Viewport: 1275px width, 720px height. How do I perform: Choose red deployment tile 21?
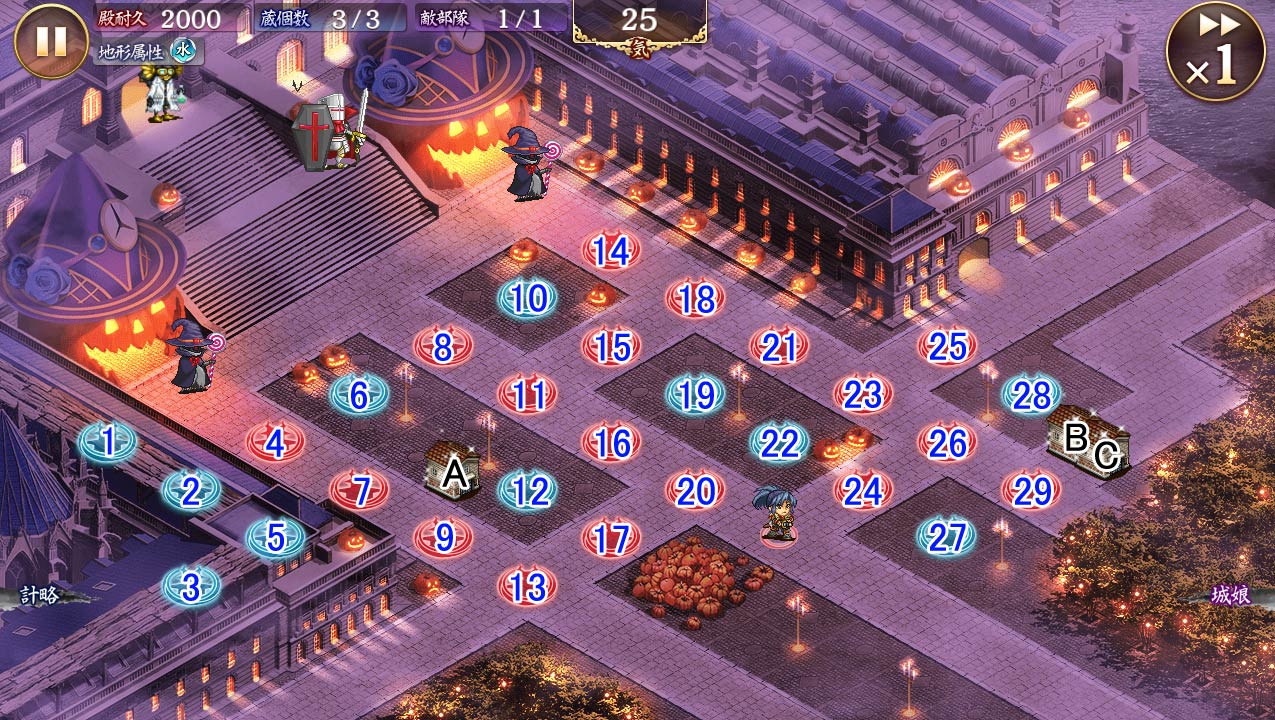tap(779, 347)
